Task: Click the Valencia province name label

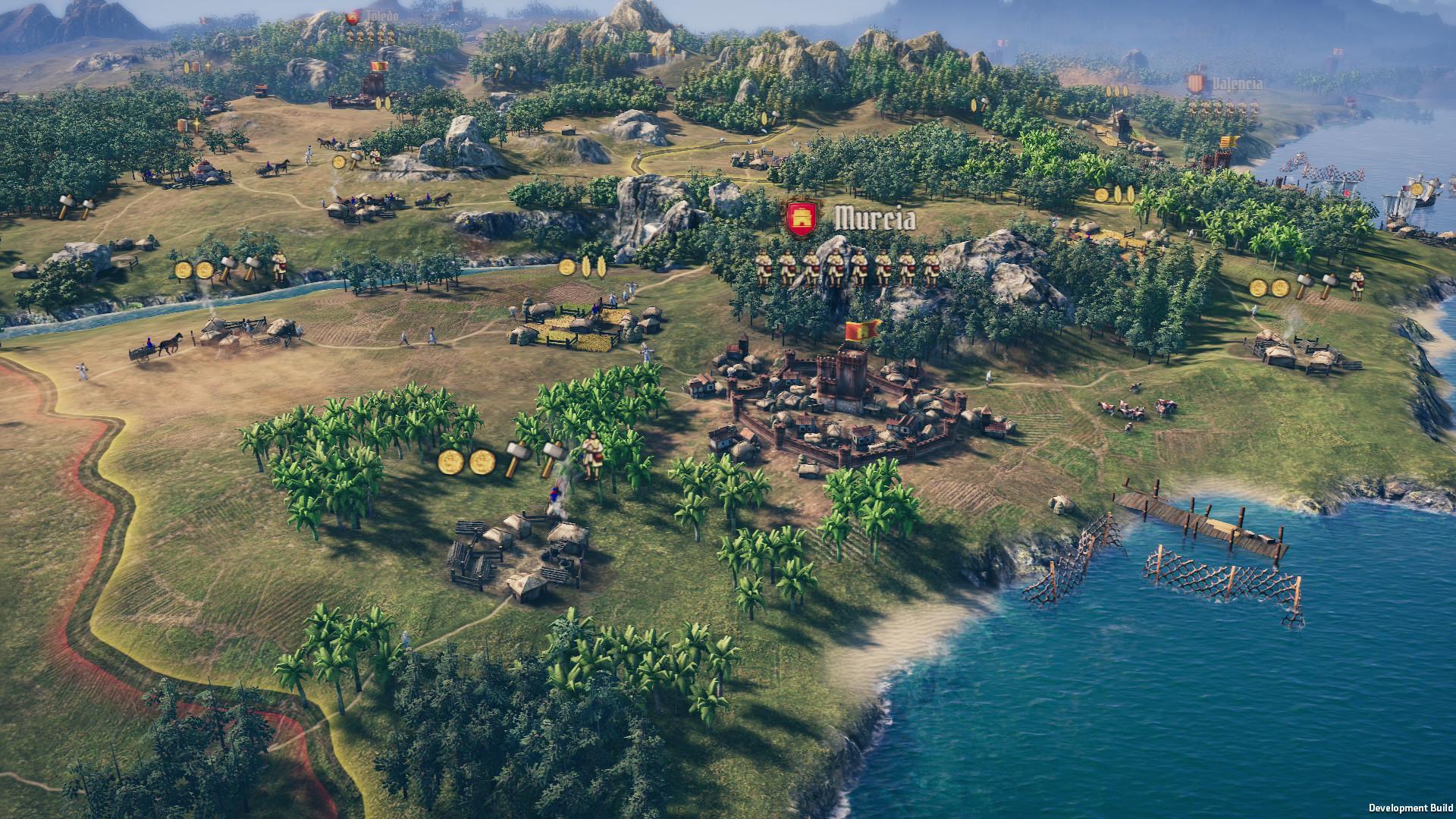Action: click(x=1238, y=83)
